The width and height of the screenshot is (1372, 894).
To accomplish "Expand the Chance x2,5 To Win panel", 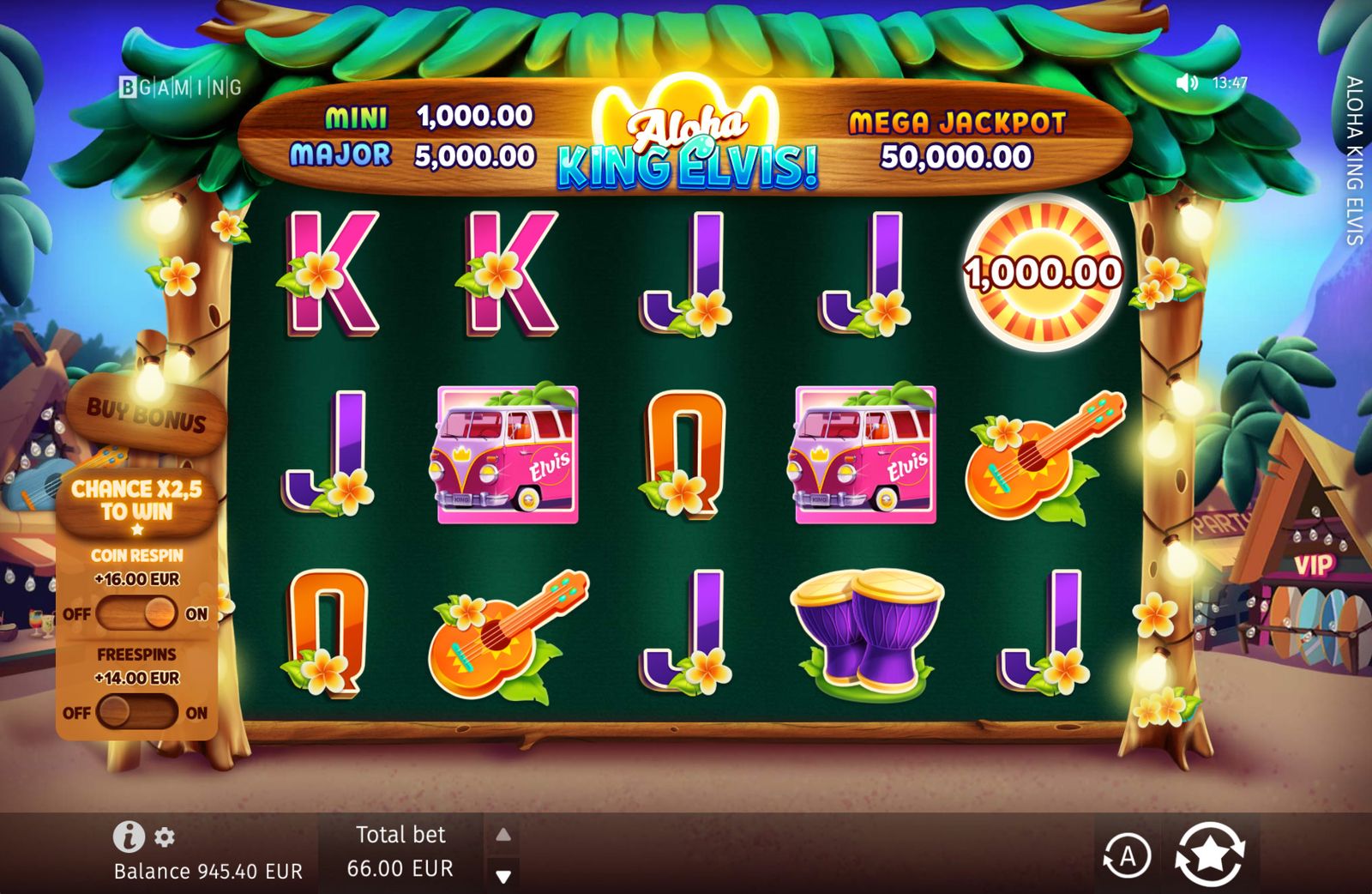I will click(x=137, y=496).
